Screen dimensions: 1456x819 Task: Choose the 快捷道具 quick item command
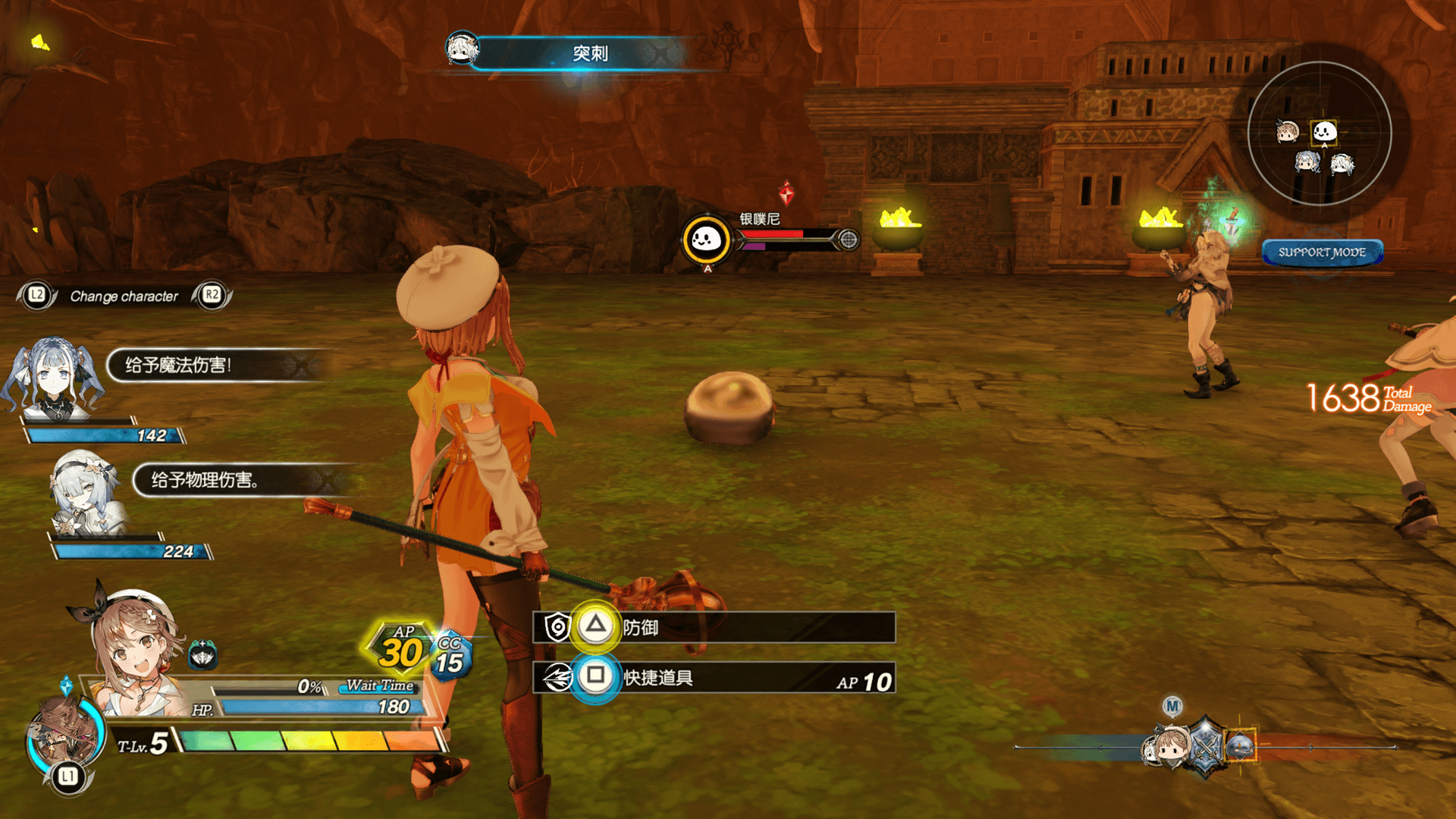click(713, 677)
